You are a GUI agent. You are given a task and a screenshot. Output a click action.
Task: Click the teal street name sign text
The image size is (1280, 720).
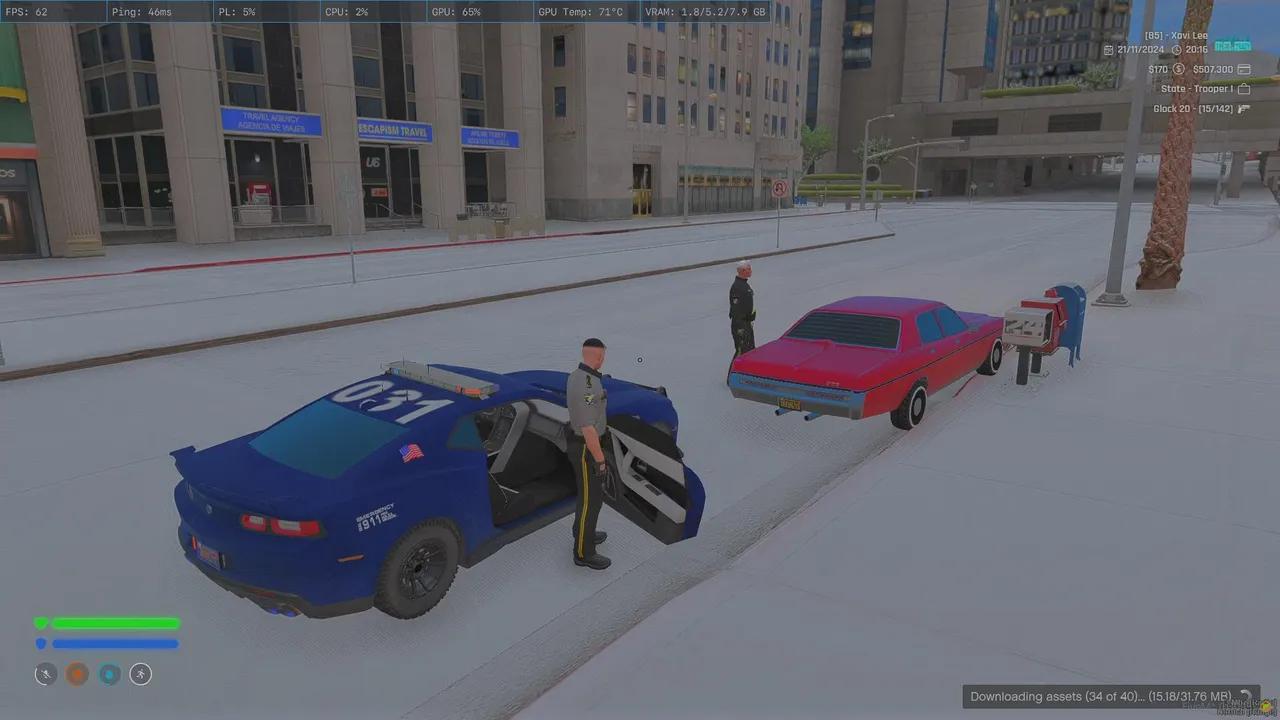(1233, 45)
